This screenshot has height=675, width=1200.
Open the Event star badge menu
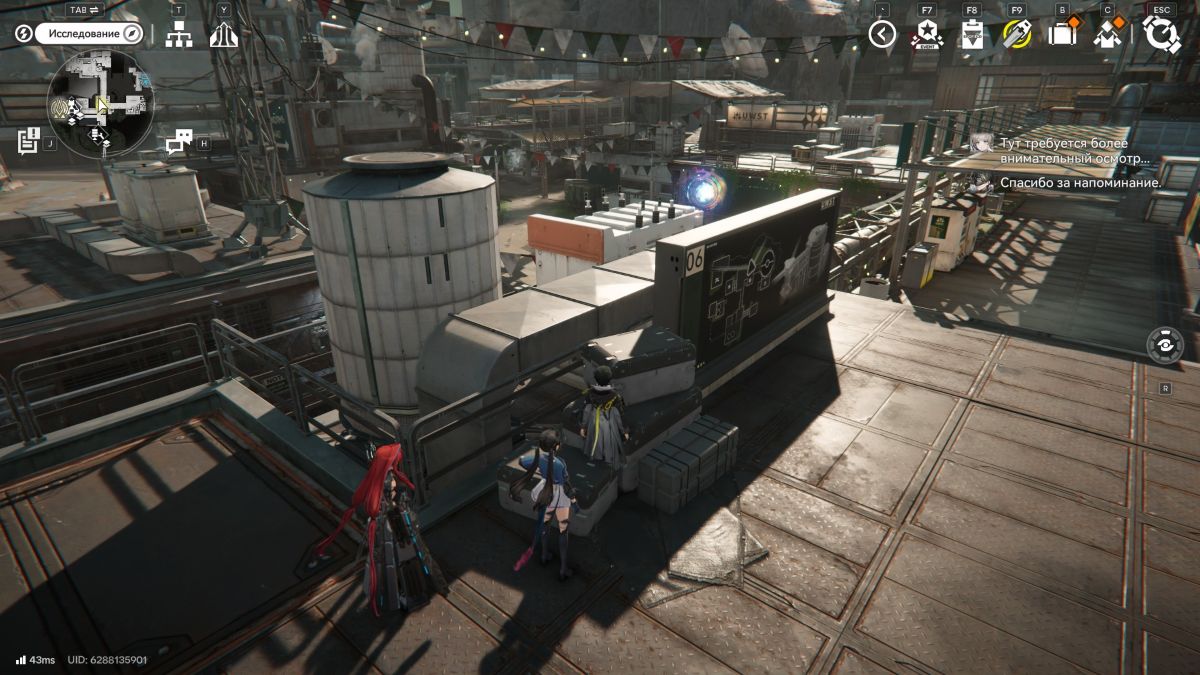(x=927, y=34)
